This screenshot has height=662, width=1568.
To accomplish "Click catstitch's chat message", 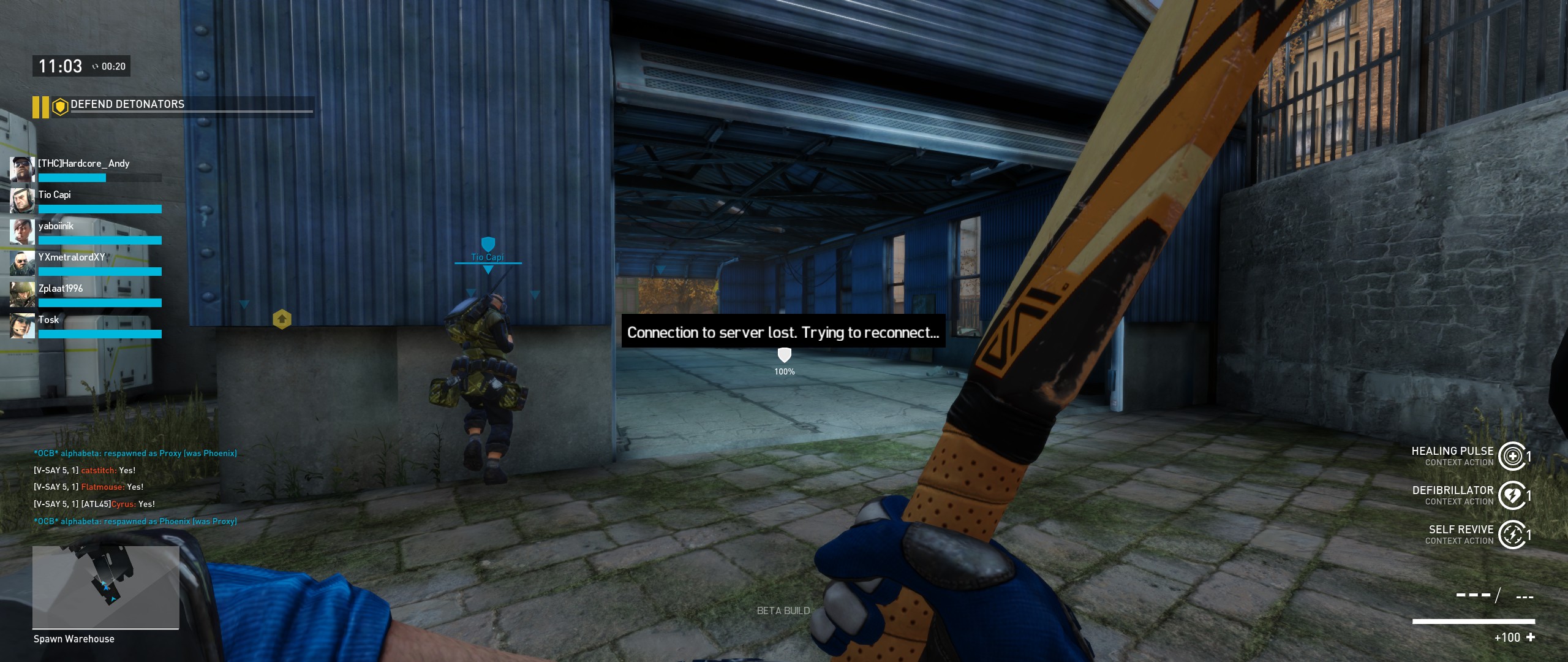I will (x=85, y=471).
